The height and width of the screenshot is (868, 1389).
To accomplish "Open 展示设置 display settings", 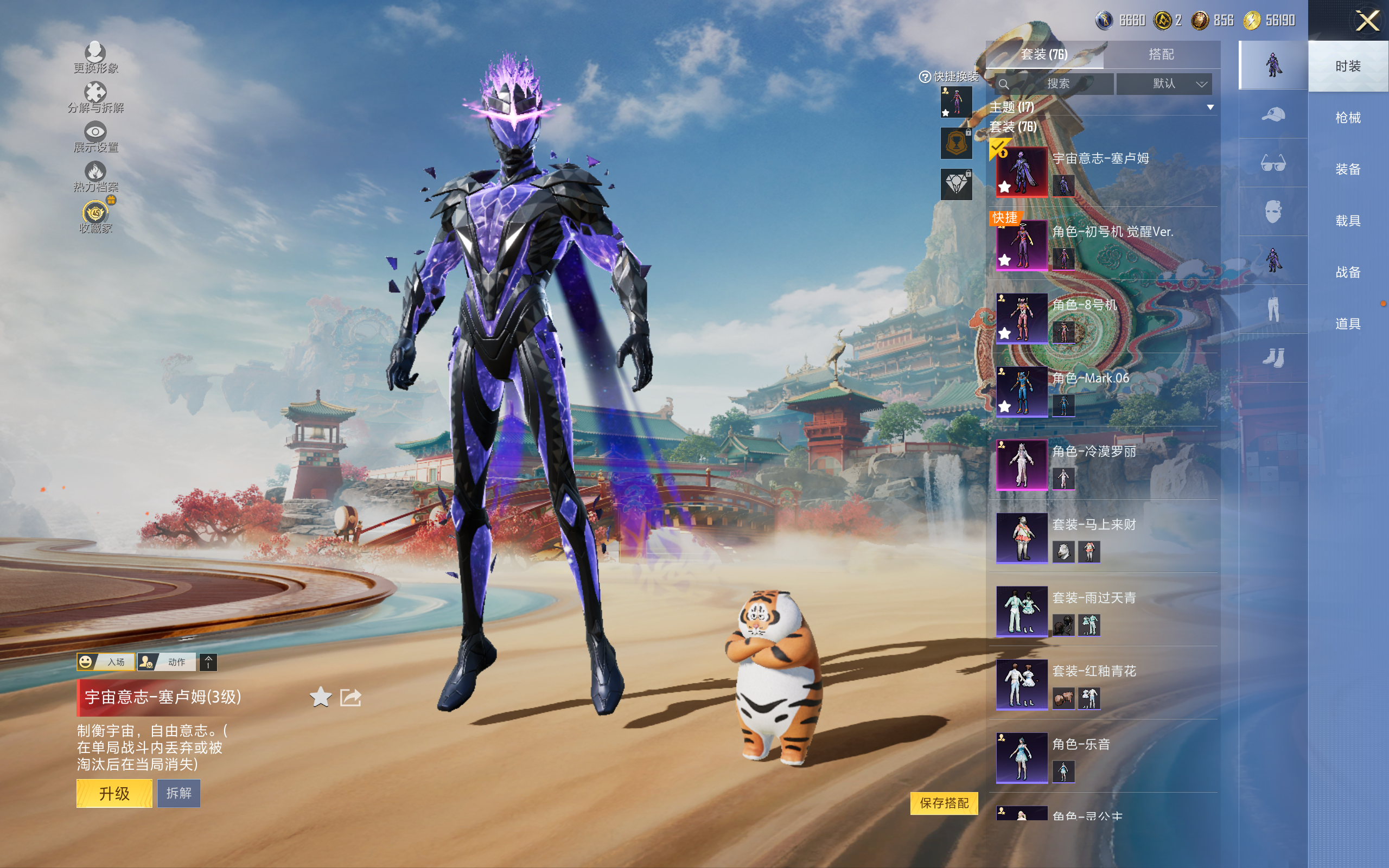I will point(95,137).
